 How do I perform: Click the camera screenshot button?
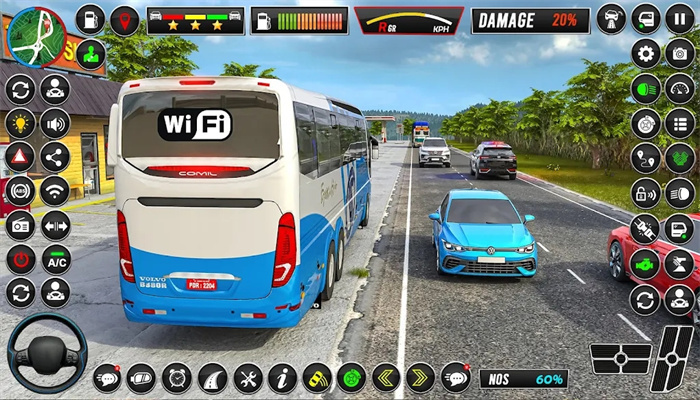[x=679, y=54]
